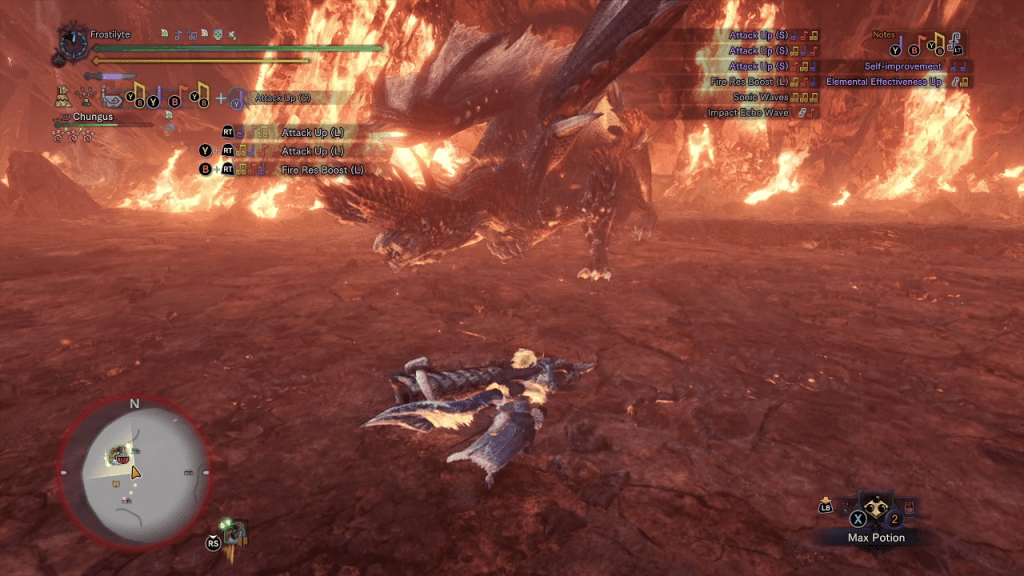Click the Notes panel header
The image size is (1024, 576).
pyautogui.click(x=884, y=35)
